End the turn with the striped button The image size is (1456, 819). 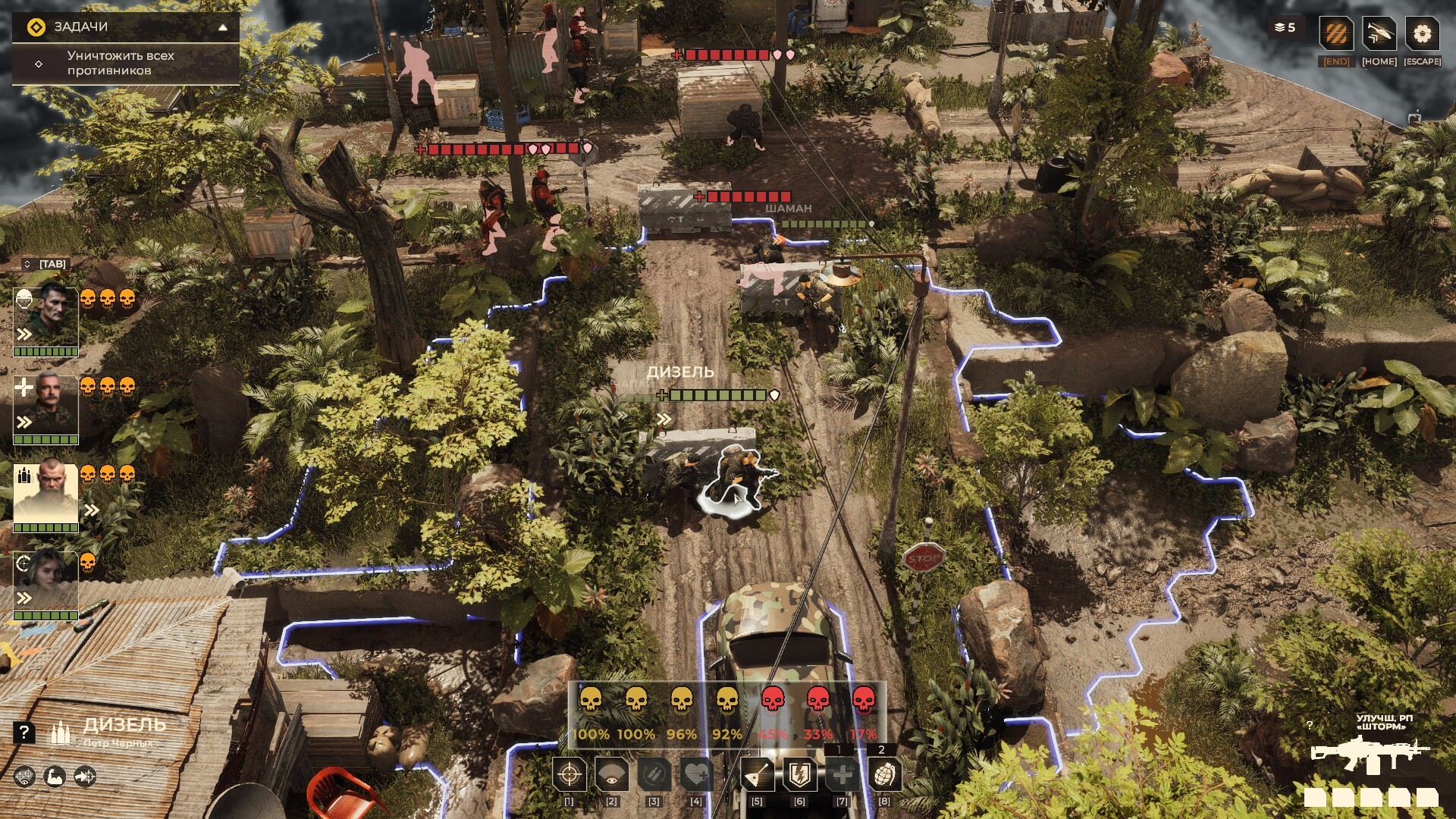pyautogui.click(x=1336, y=34)
